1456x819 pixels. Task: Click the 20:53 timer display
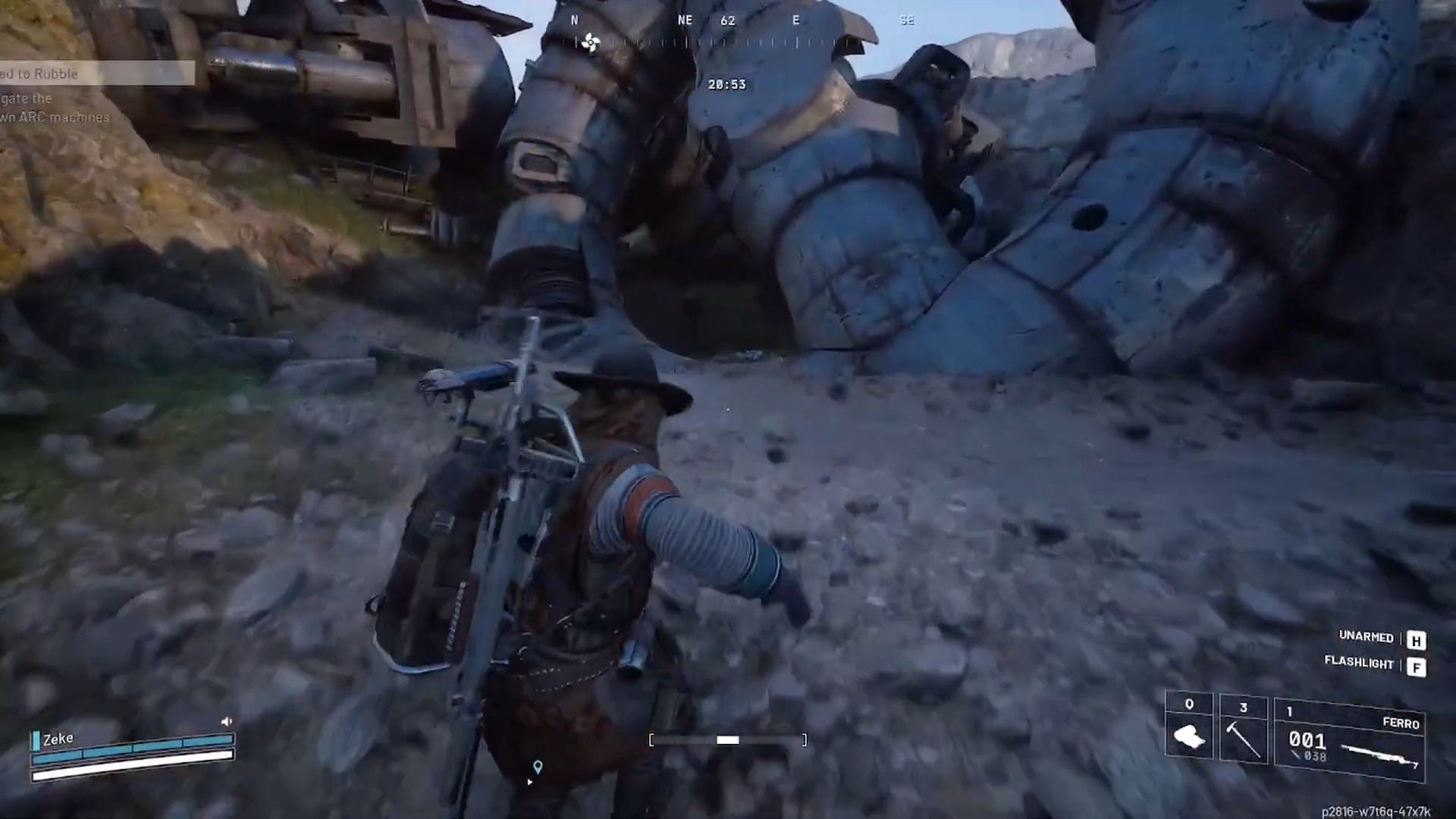click(726, 84)
